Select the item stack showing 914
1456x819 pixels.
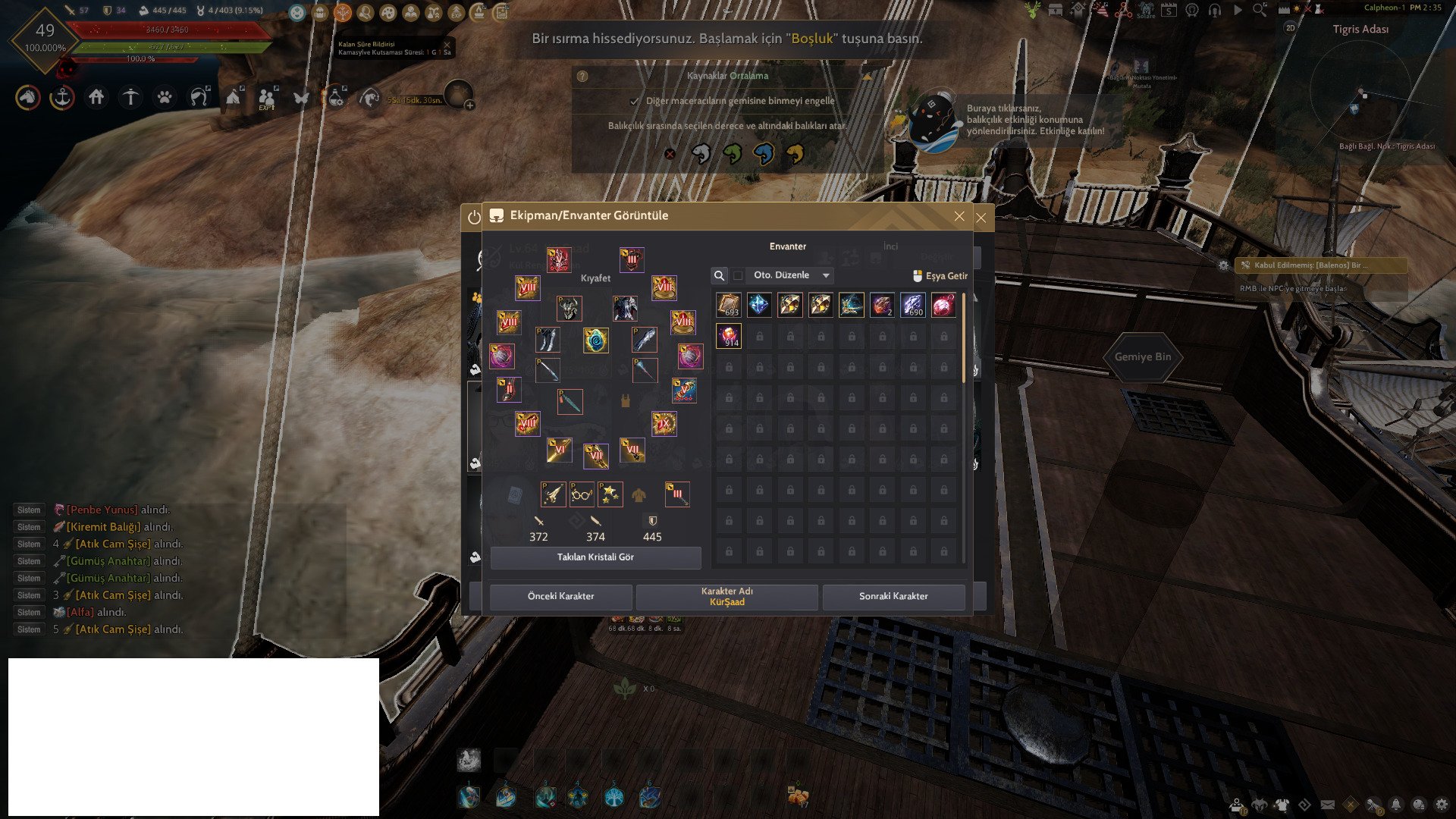pos(729,336)
